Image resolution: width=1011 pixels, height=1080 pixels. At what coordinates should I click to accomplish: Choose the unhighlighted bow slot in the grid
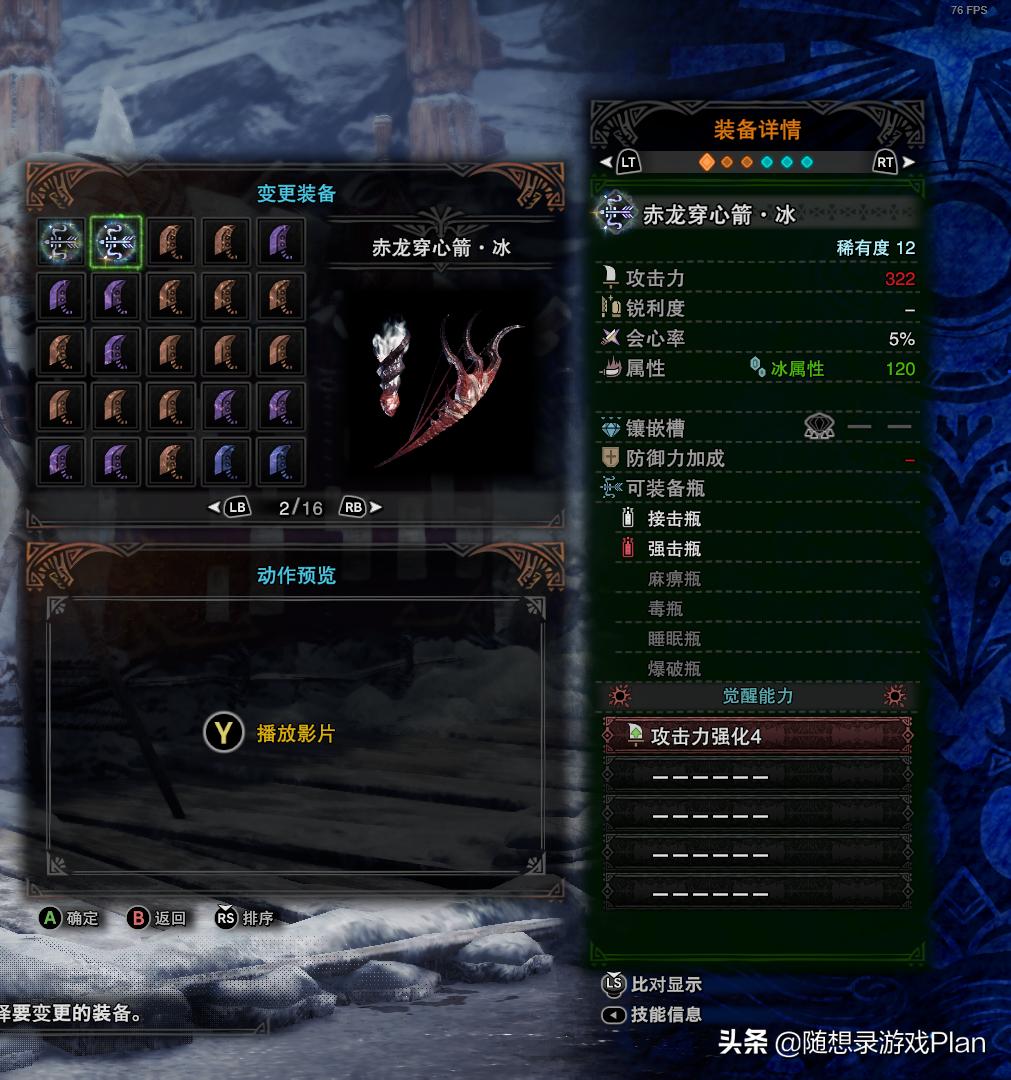point(62,242)
